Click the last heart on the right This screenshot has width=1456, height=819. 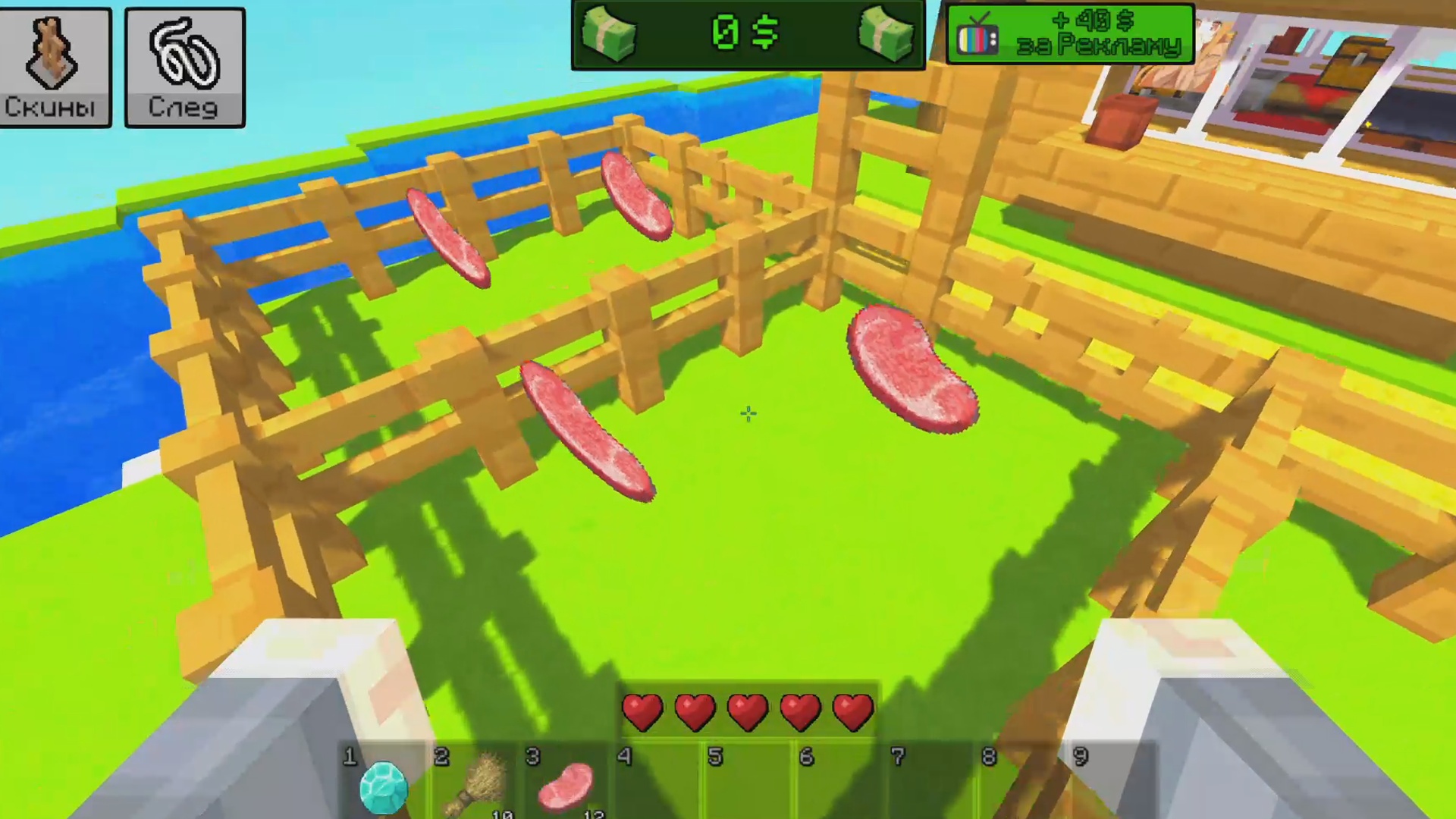click(852, 709)
